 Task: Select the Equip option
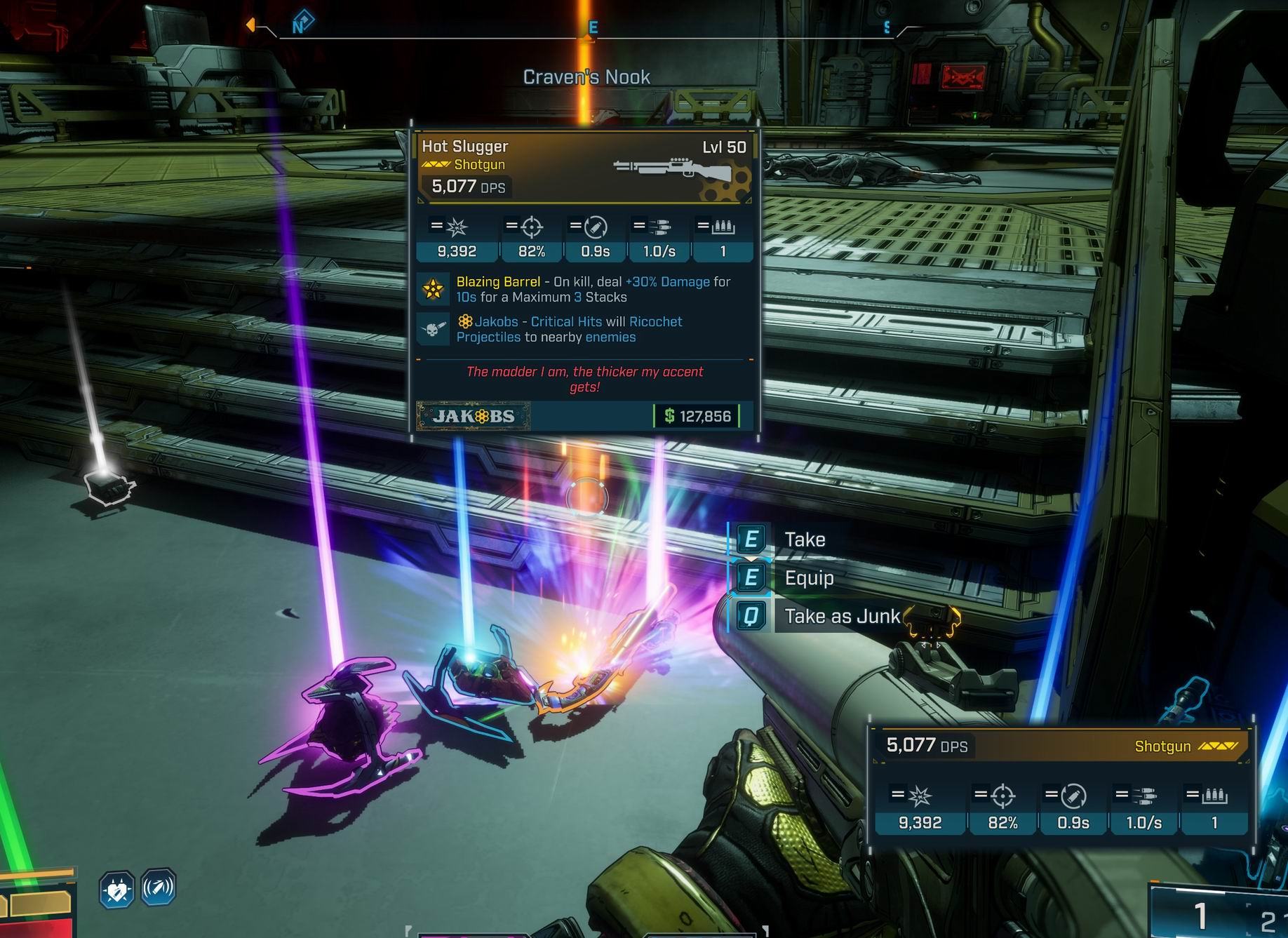point(808,578)
